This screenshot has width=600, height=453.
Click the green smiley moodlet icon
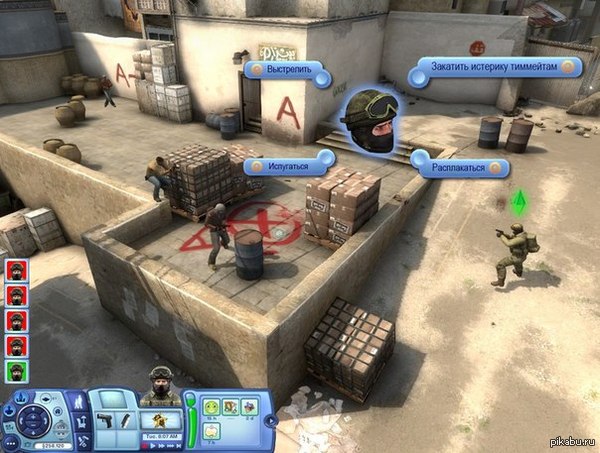pyautogui.click(x=212, y=407)
